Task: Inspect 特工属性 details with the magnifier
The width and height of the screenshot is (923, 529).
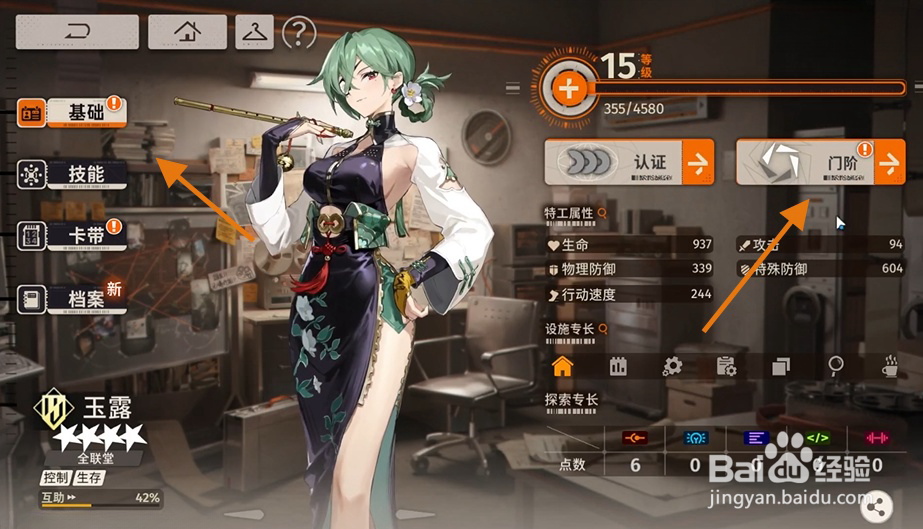Action: point(602,213)
